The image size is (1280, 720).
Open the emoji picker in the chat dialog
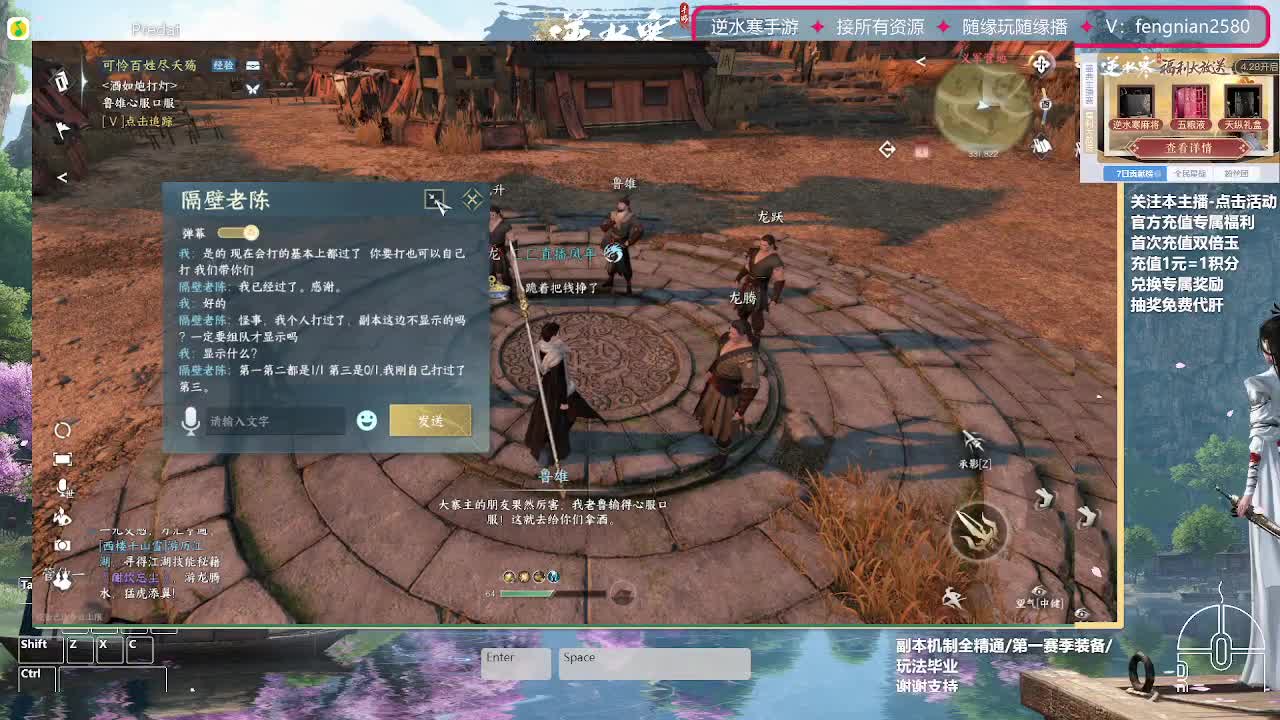[x=366, y=421]
